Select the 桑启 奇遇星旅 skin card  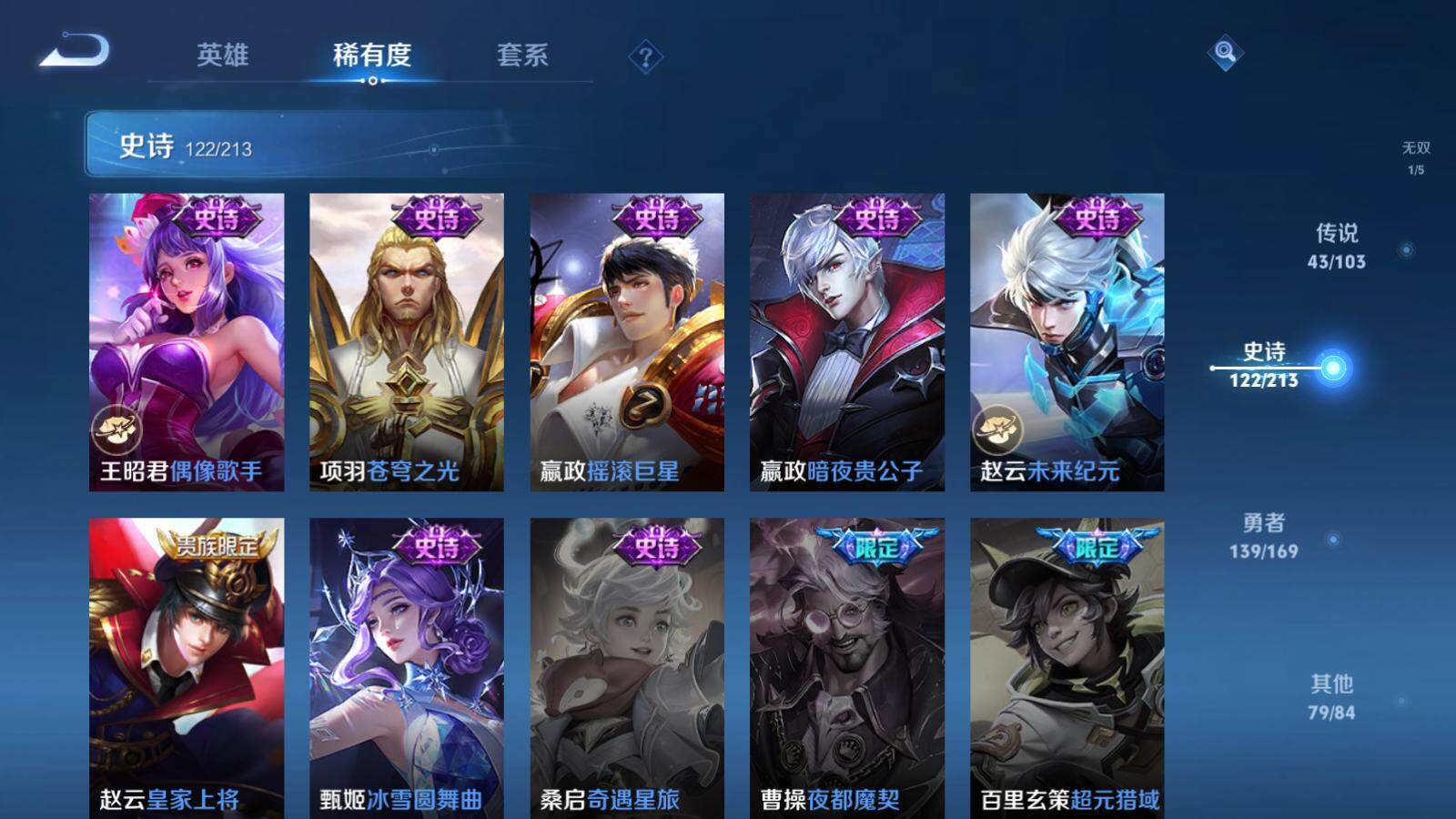tap(627, 667)
